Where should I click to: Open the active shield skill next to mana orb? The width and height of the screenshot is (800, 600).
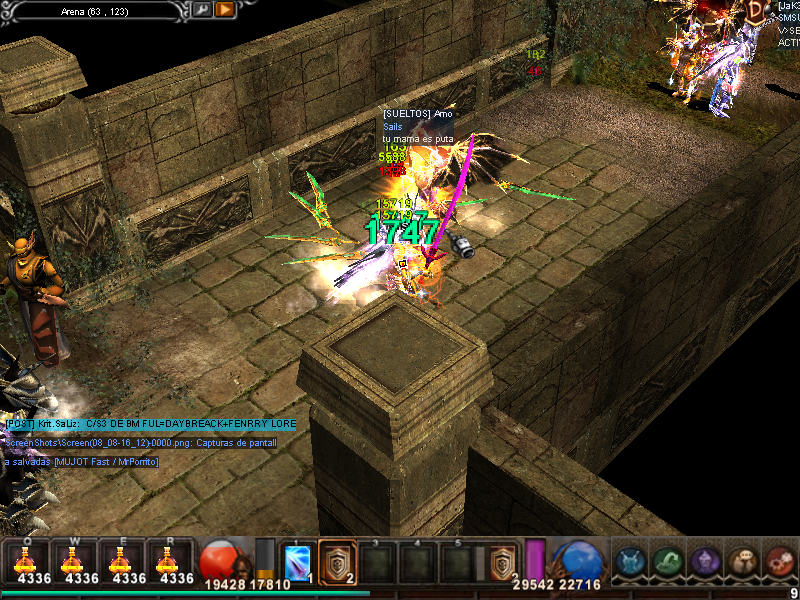pos(503,562)
